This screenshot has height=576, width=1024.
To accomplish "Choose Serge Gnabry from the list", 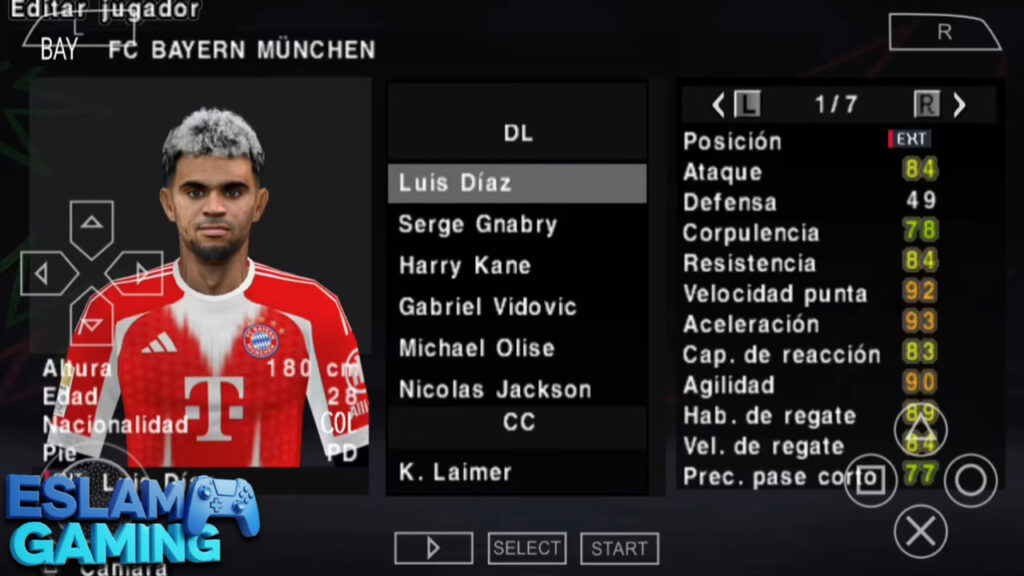I will coord(516,224).
